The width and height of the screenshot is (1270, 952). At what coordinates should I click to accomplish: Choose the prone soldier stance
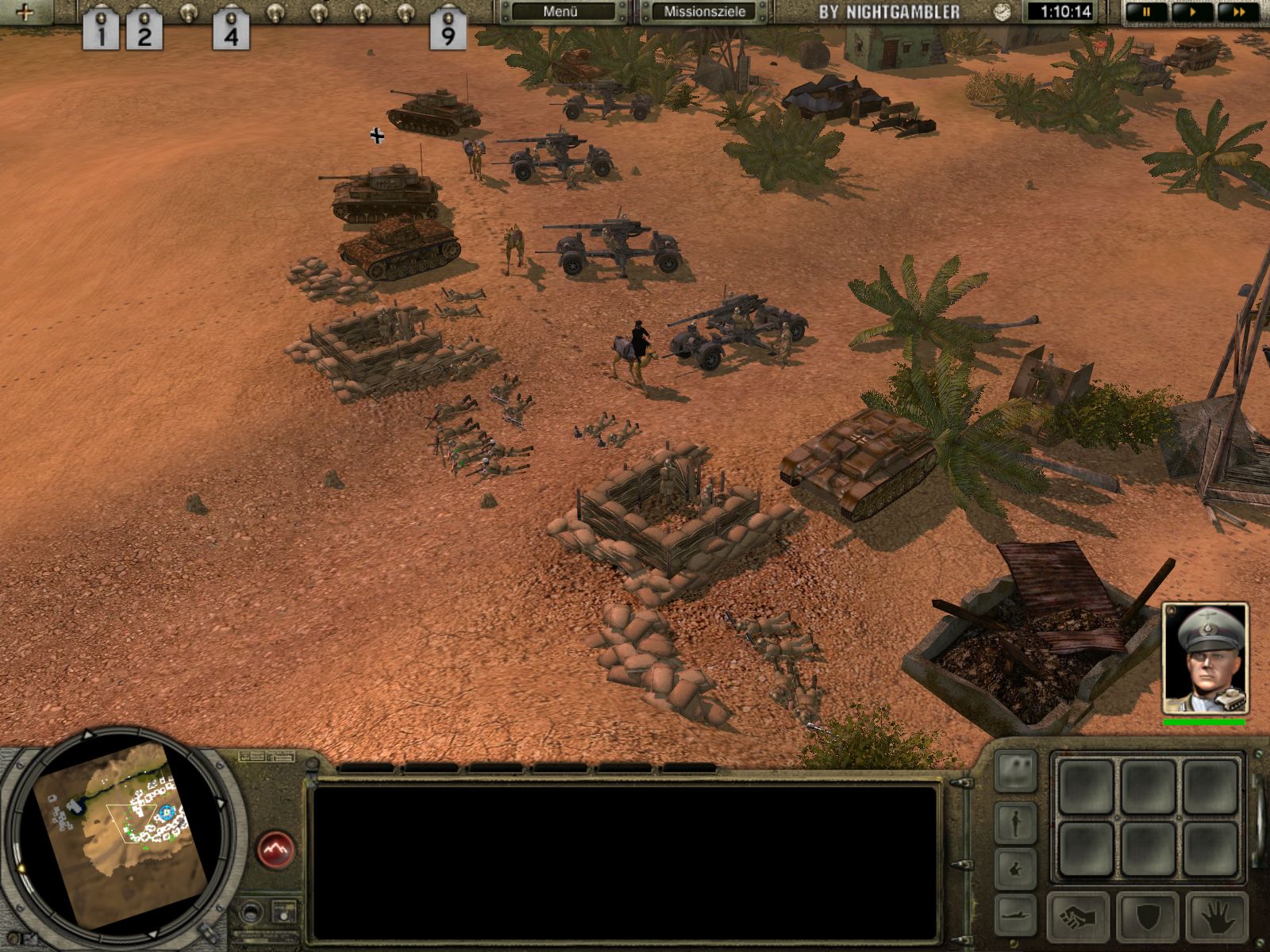pos(1016,909)
